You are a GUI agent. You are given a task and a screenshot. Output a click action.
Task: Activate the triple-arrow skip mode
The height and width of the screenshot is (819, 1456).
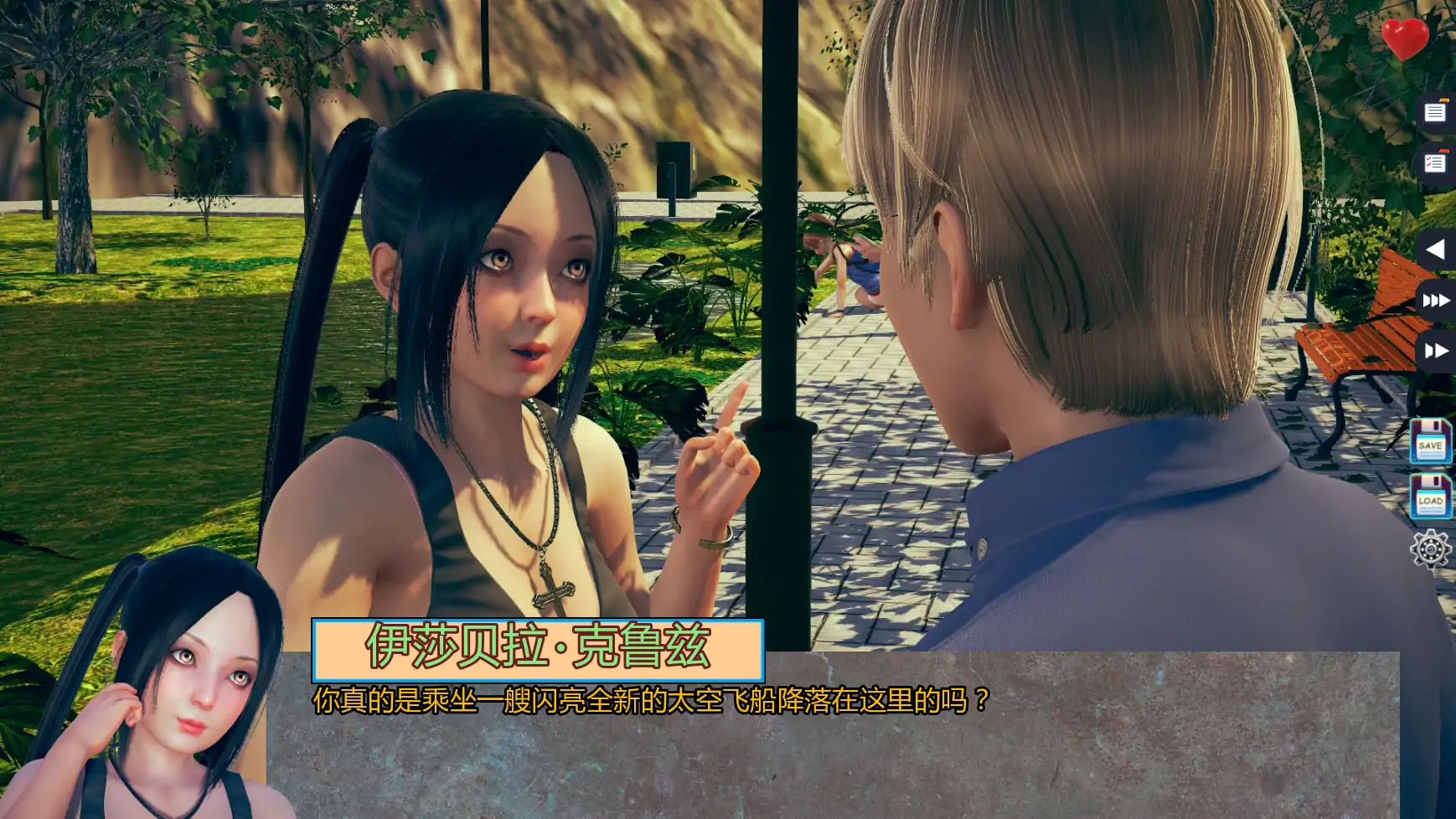click(1437, 300)
